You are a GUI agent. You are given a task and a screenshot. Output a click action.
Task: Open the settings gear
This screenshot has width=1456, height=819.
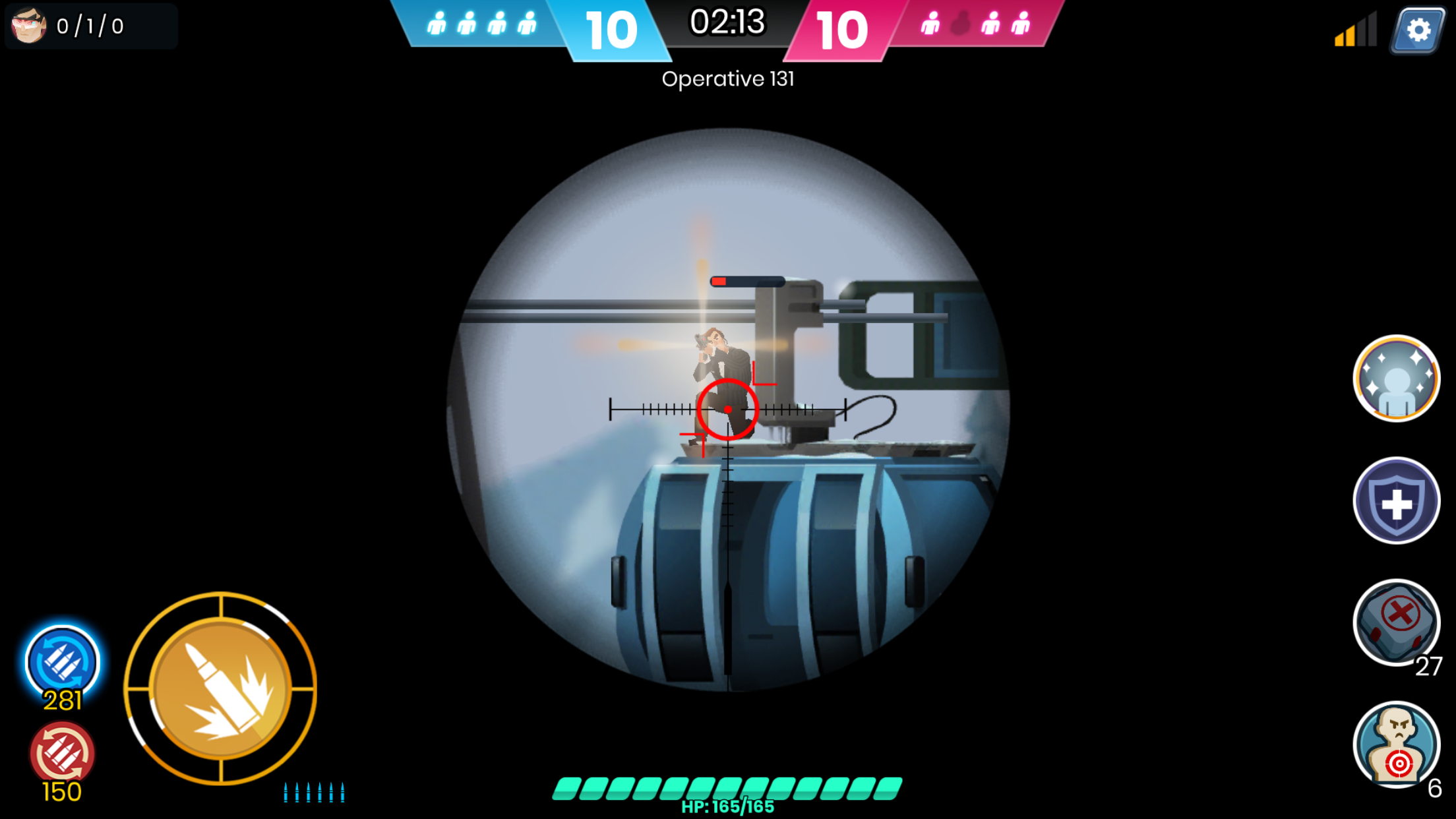point(1416,29)
